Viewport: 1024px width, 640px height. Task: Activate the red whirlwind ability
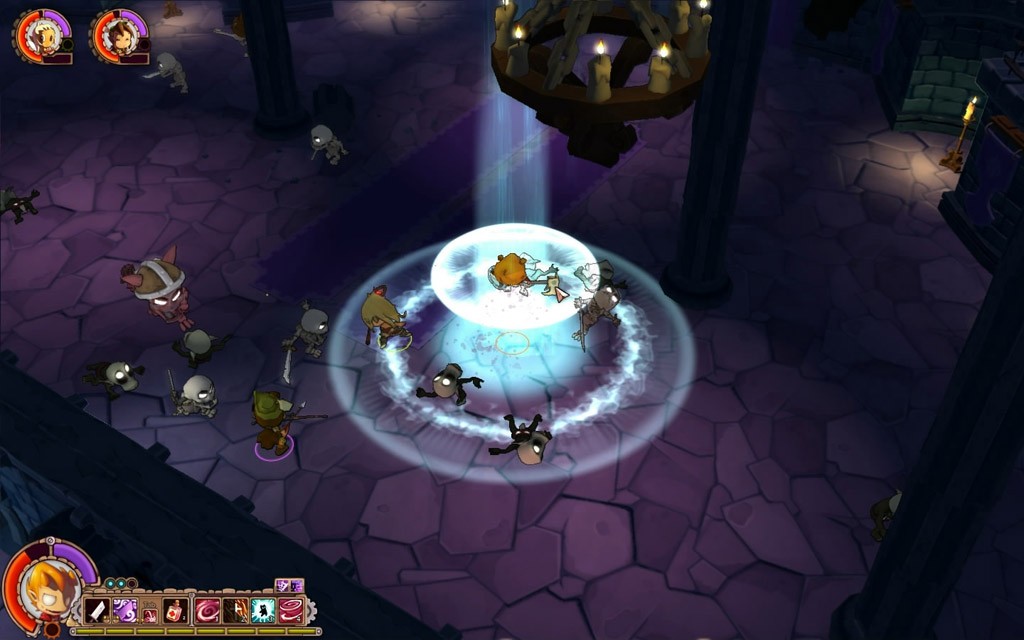pos(291,610)
